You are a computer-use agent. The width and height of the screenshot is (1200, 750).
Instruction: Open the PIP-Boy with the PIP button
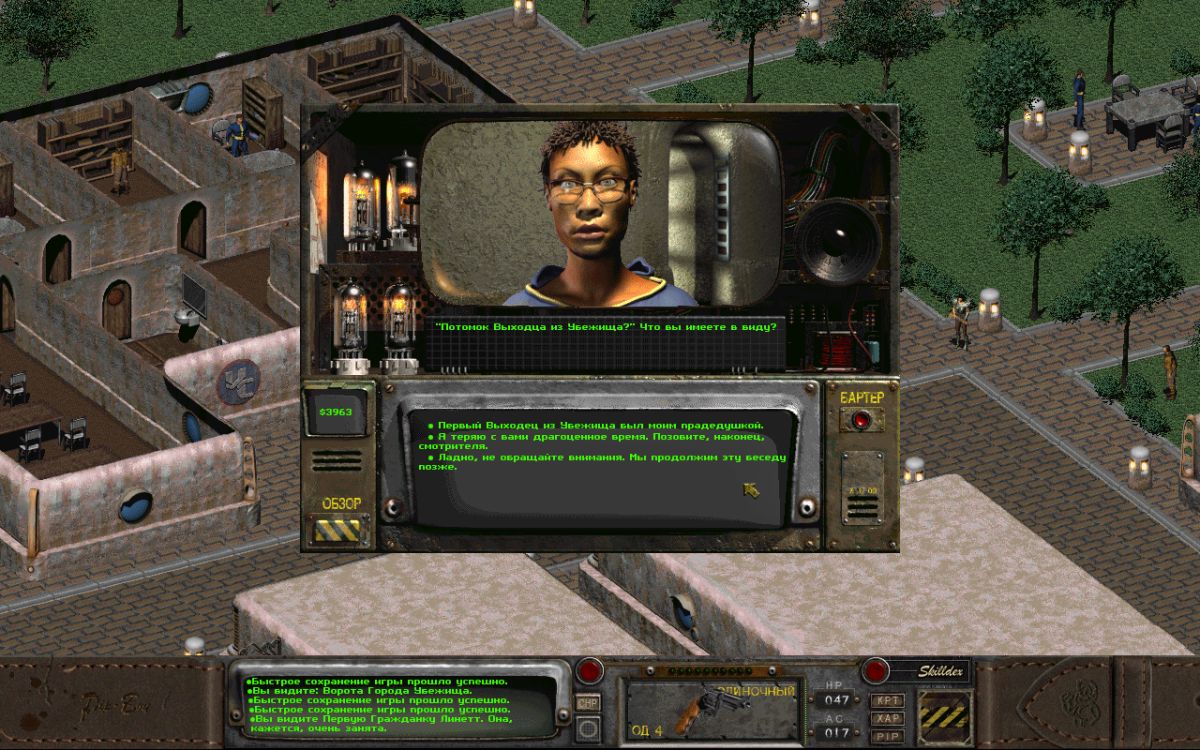(887, 734)
